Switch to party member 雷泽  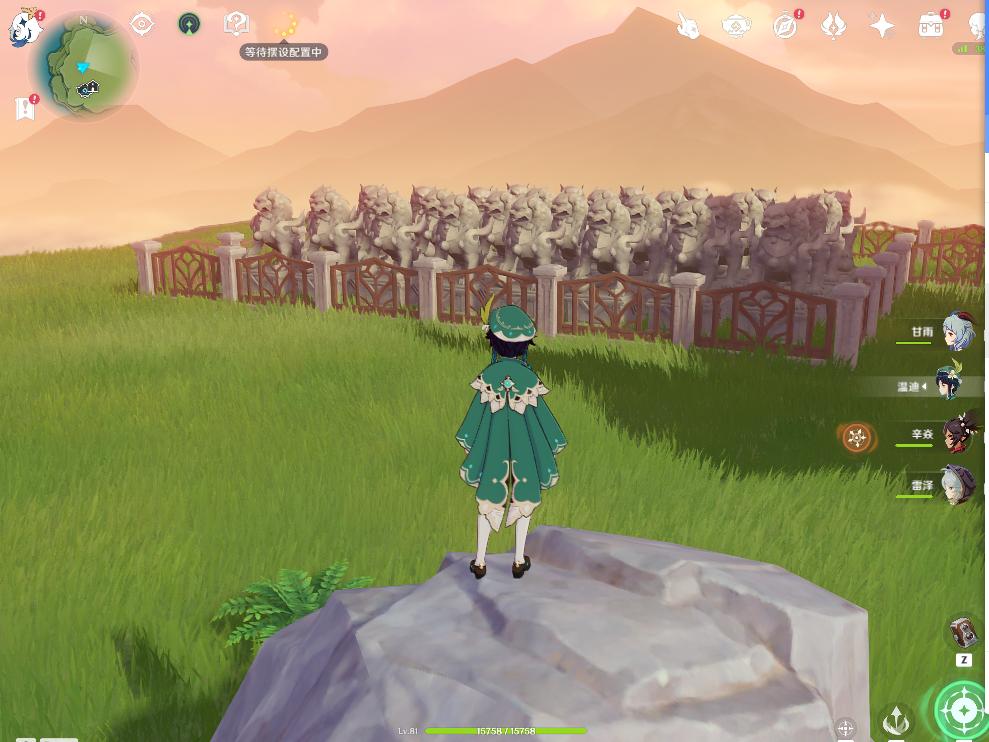957,487
